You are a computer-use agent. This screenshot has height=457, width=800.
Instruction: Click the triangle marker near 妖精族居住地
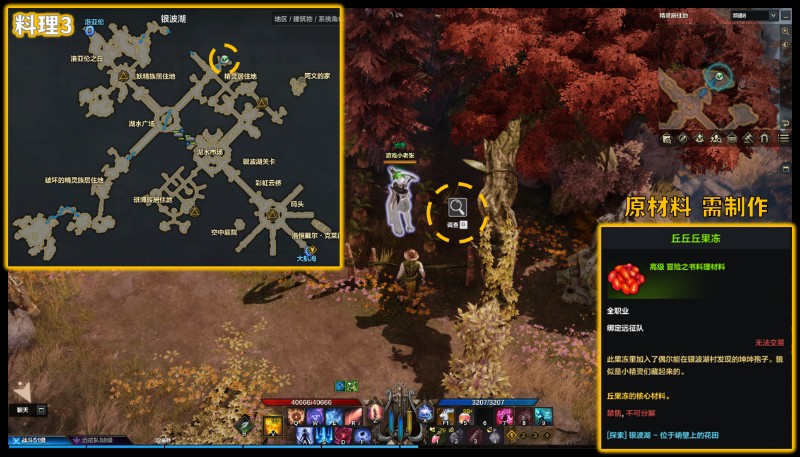pyautogui.click(x=123, y=75)
